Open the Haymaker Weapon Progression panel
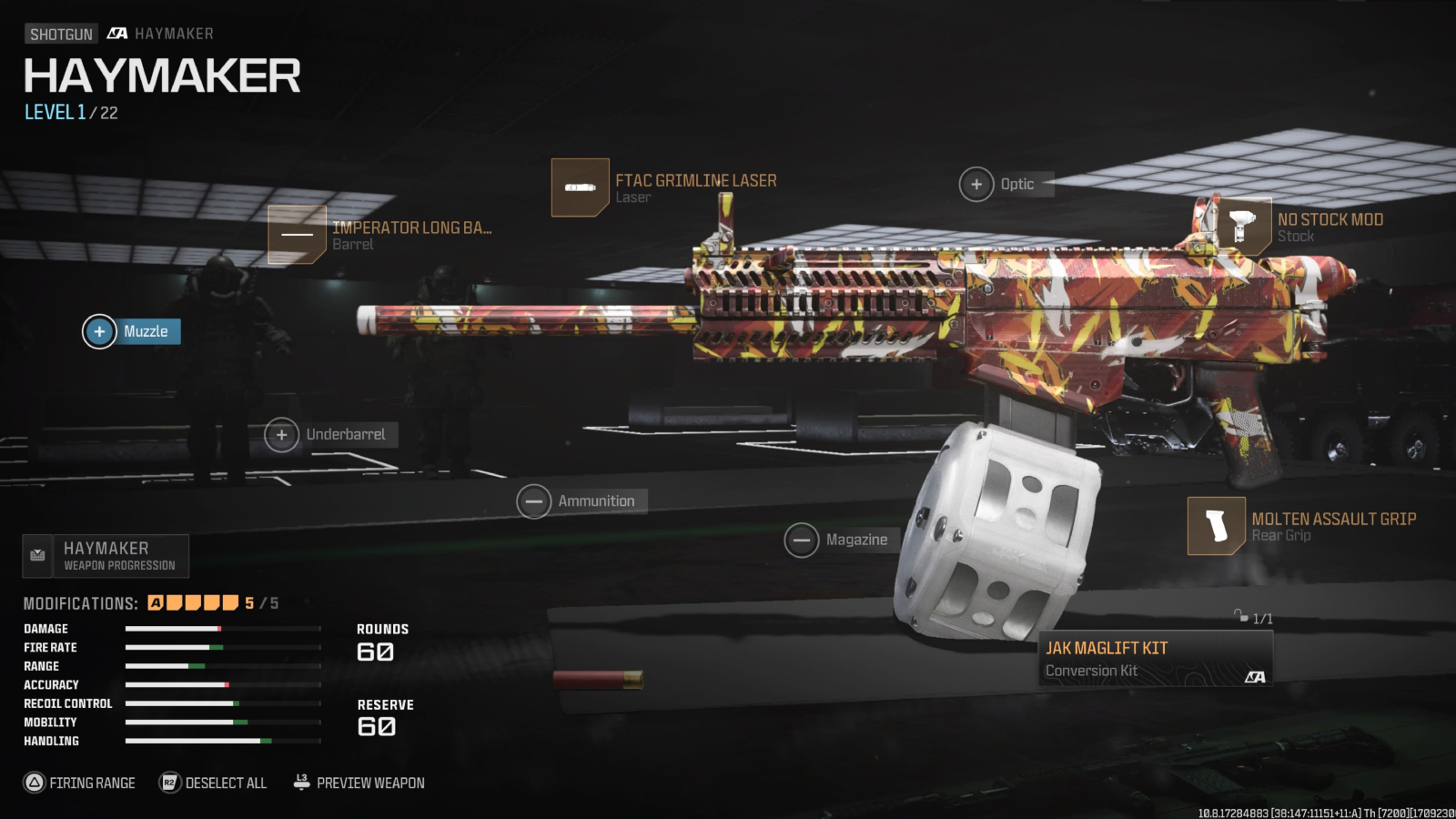This screenshot has width=1456, height=819. tap(107, 555)
